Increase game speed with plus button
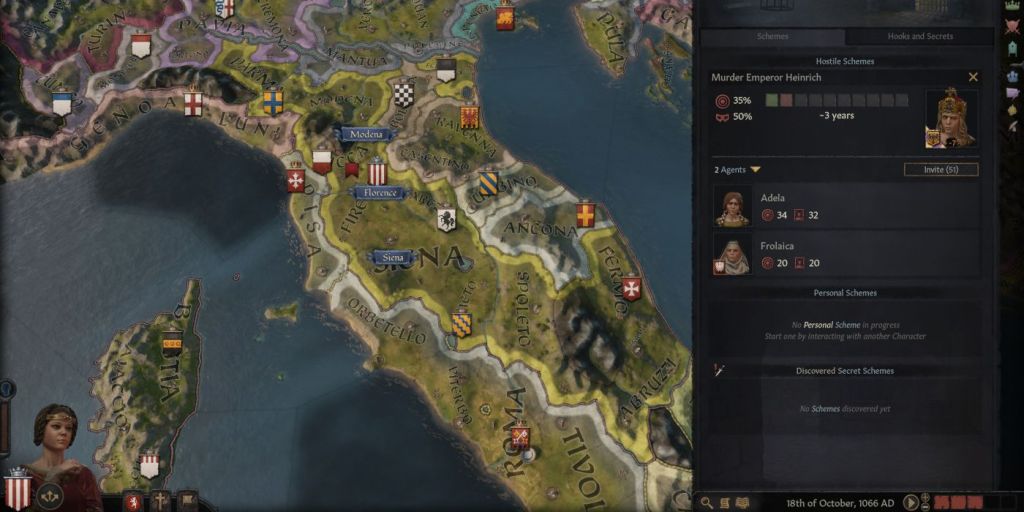 [925, 497]
